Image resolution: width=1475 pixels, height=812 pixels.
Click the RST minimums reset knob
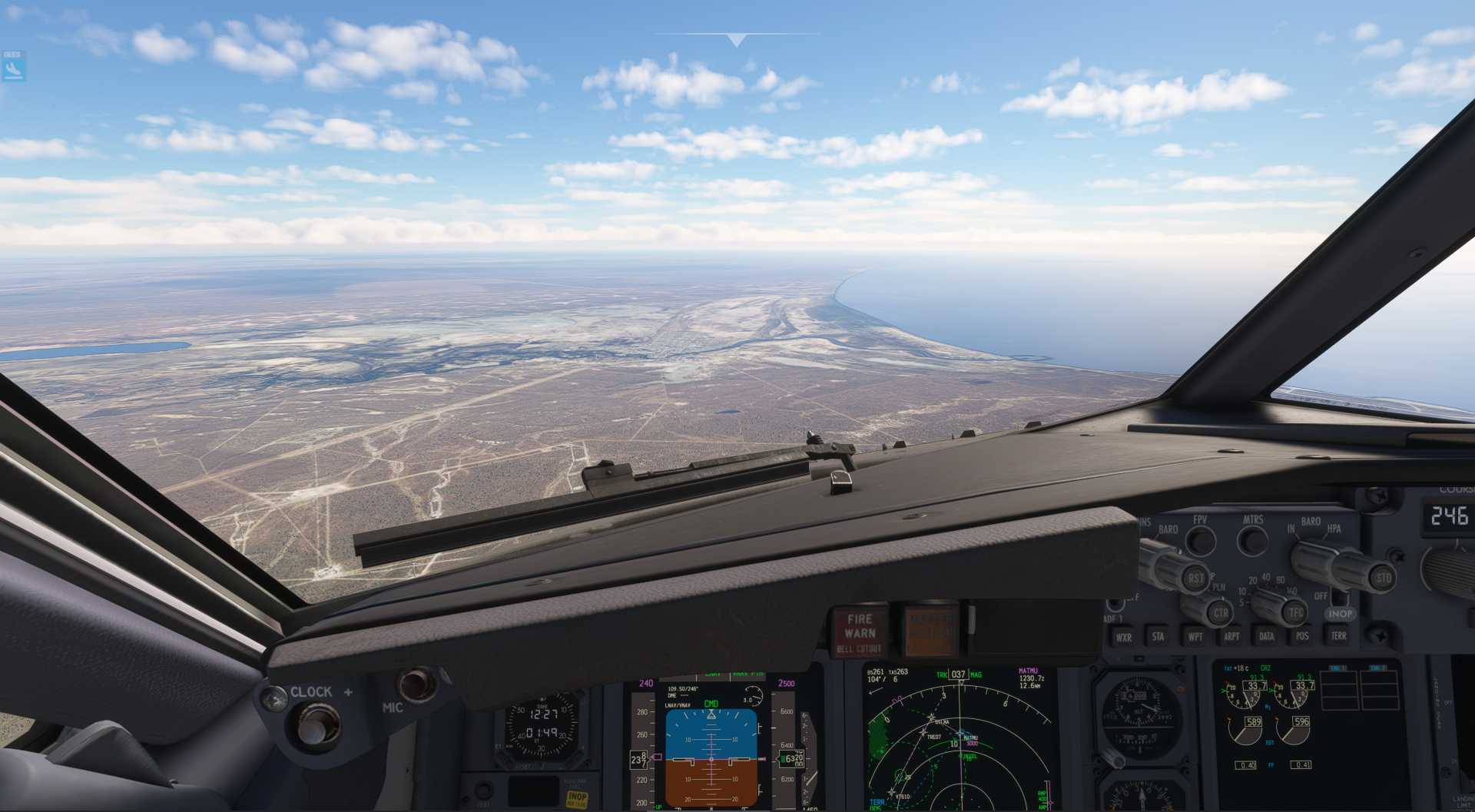tap(1195, 578)
